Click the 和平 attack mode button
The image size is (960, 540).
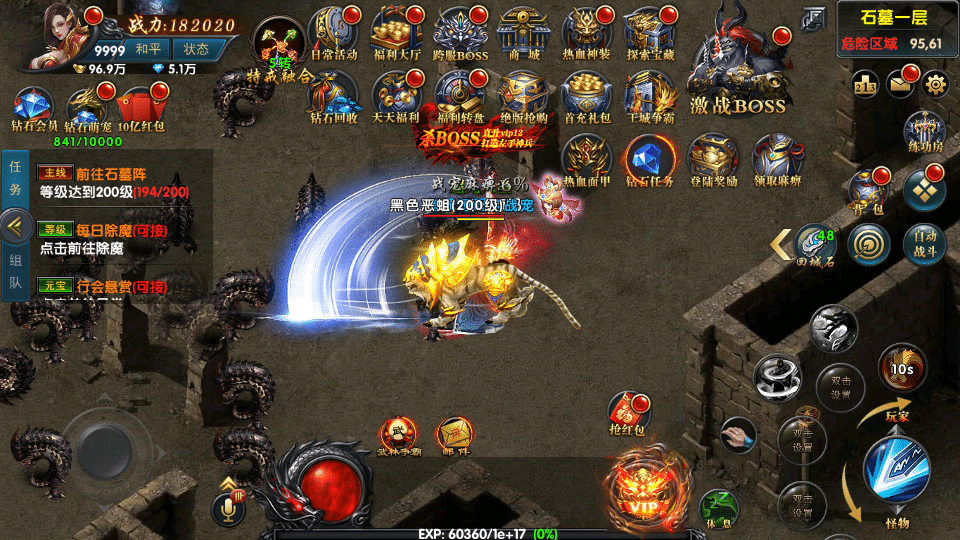(x=148, y=48)
